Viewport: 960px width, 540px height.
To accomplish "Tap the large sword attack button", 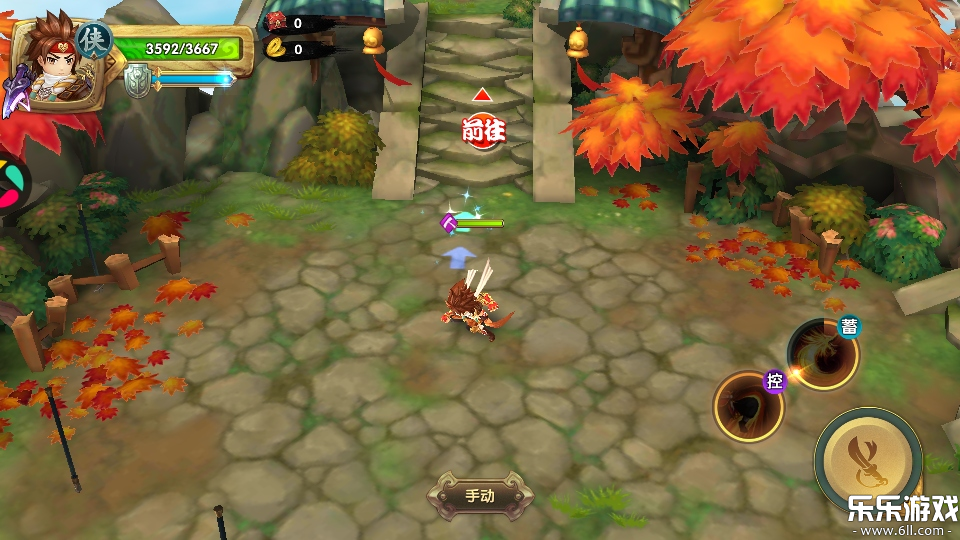I will 867,458.
